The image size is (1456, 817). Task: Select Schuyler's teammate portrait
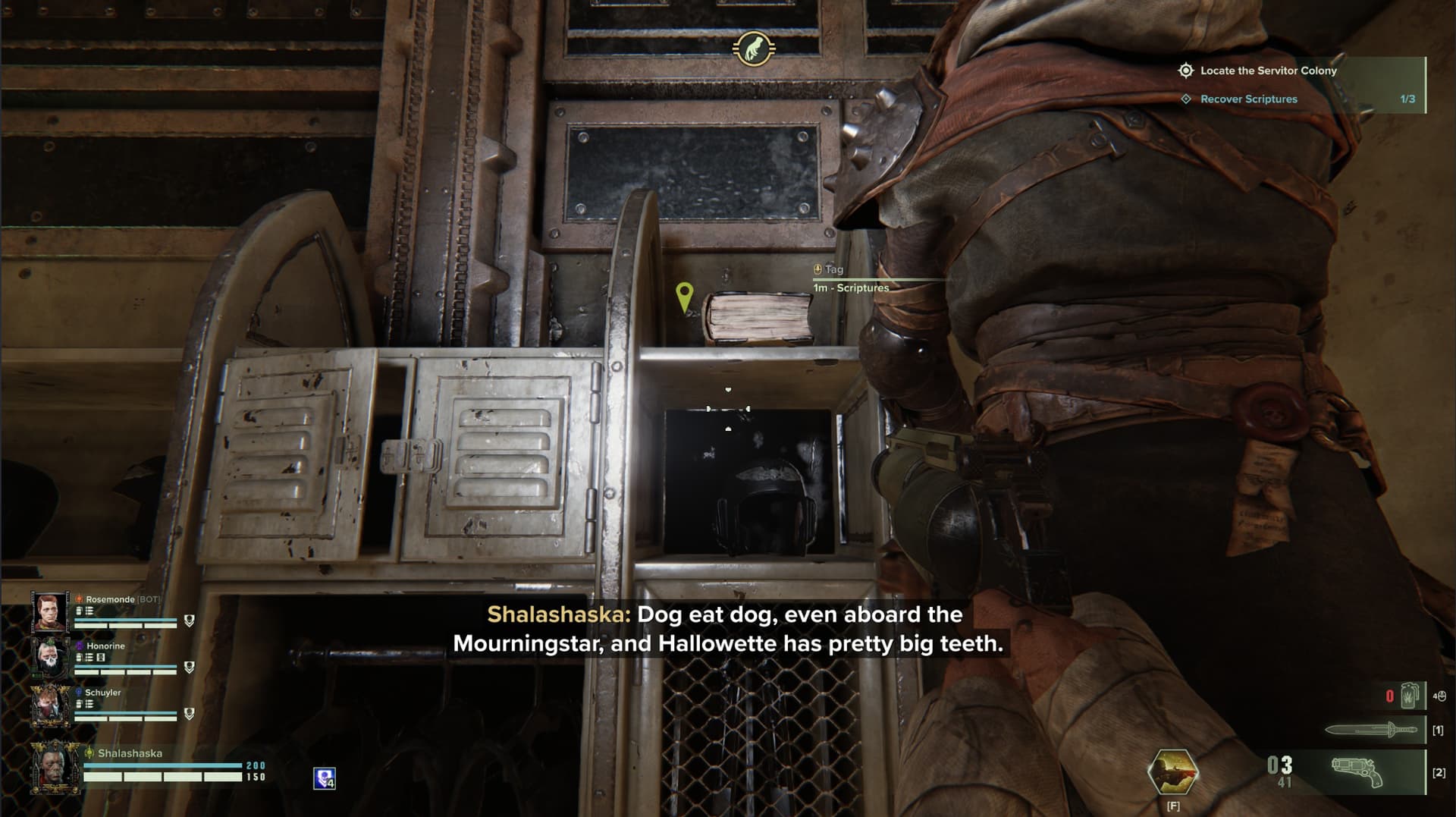point(49,705)
